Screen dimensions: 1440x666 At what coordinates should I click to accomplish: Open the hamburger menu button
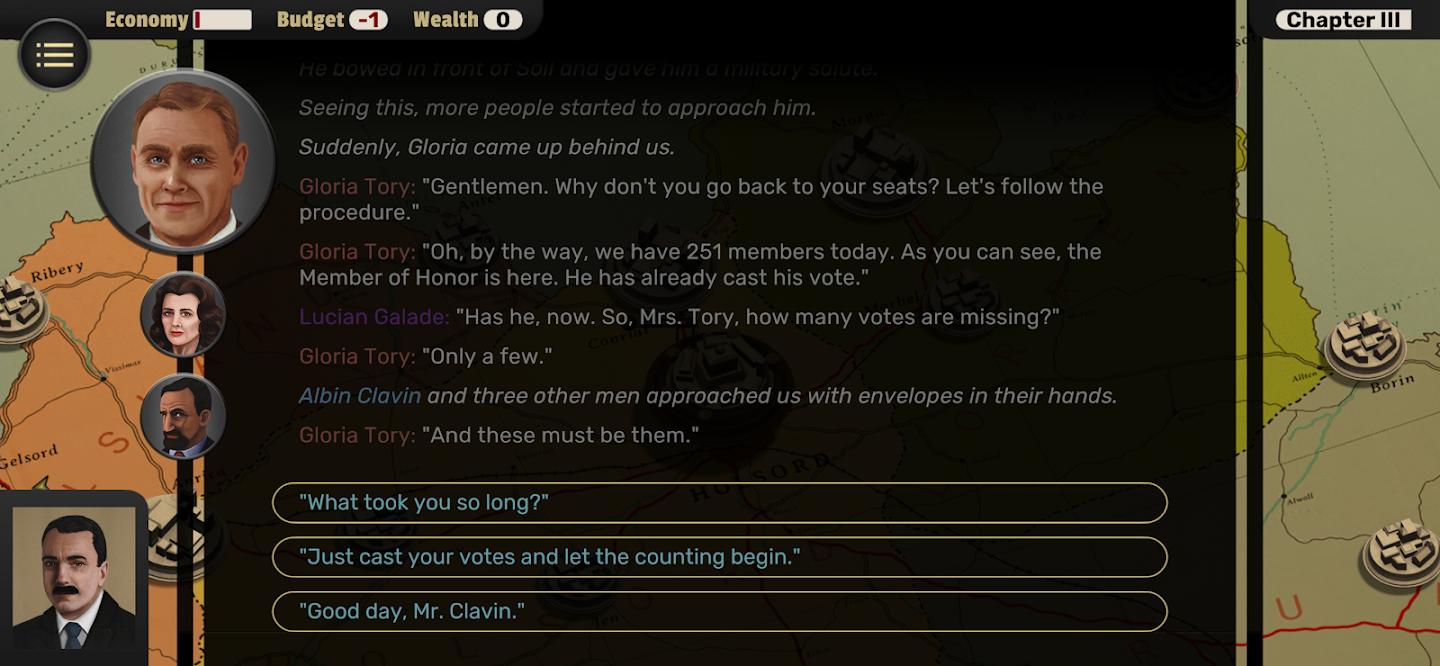pos(55,55)
